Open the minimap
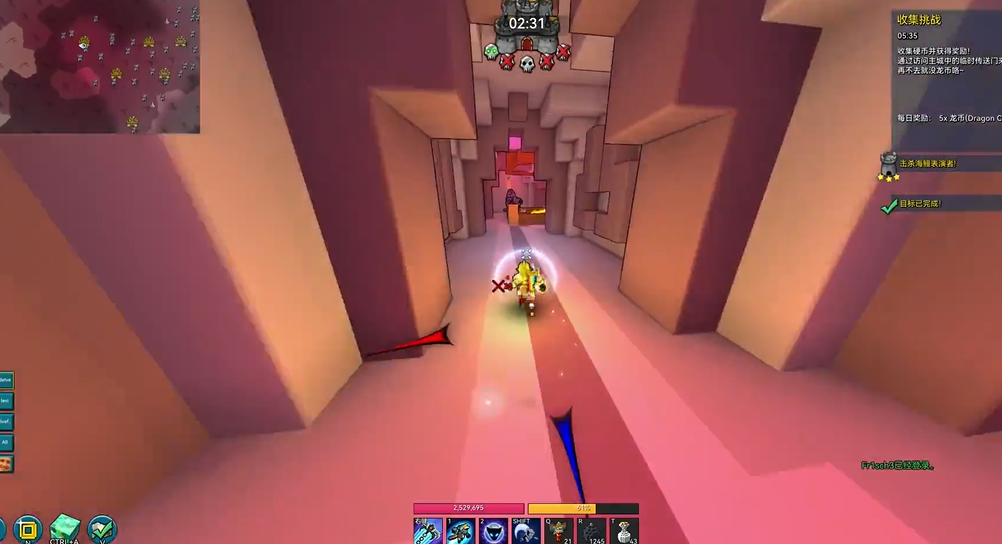This screenshot has height=544, width=1002. 100,66
